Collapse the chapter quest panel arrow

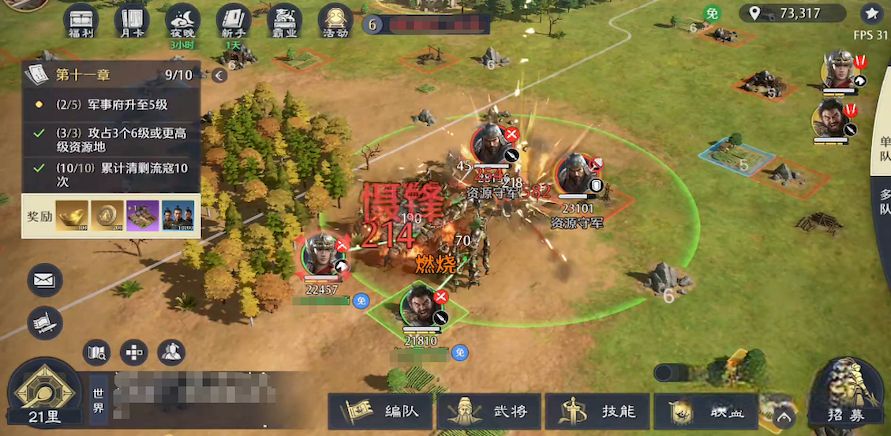tap(219, 76)
